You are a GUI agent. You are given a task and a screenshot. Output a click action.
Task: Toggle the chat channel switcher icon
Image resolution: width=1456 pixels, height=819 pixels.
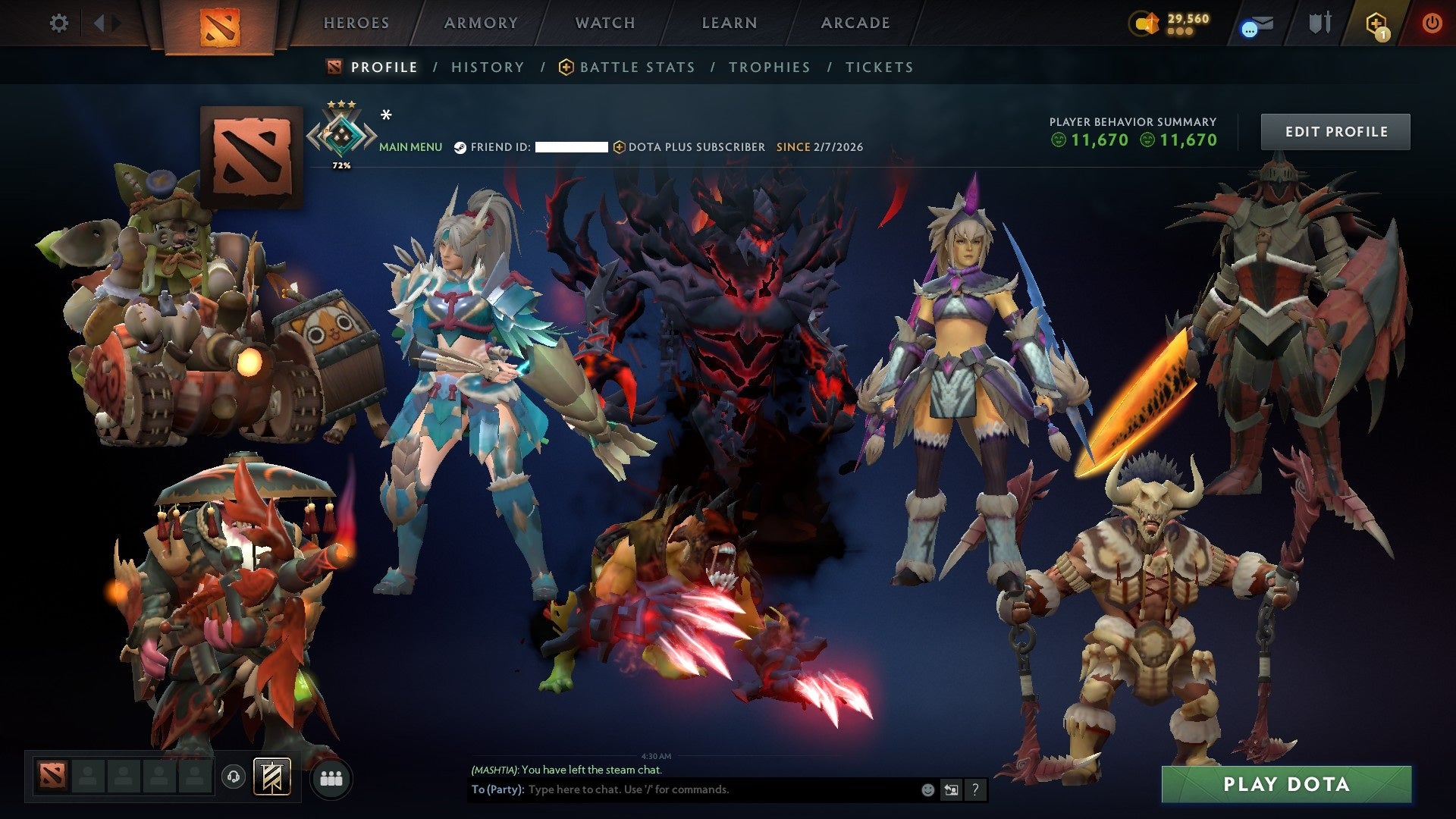[x=951, y=790]
